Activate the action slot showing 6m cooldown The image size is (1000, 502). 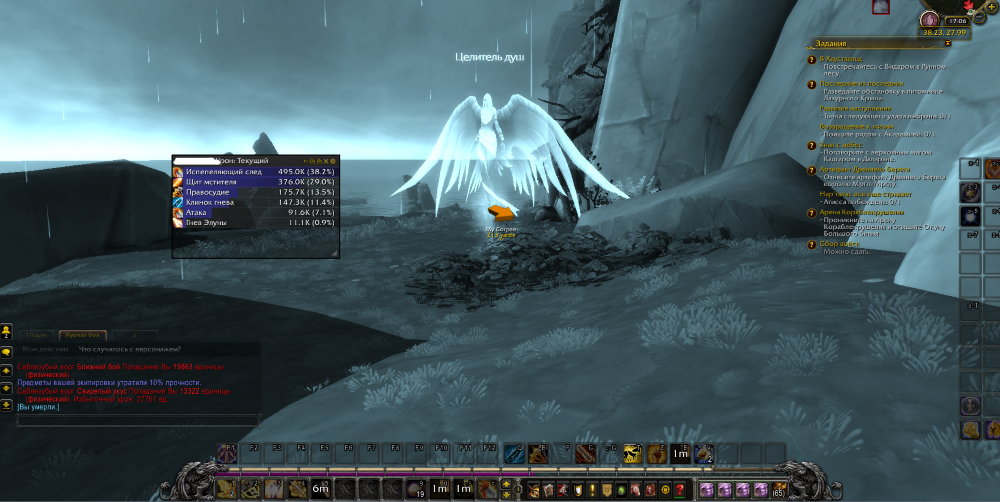point(320,489)
